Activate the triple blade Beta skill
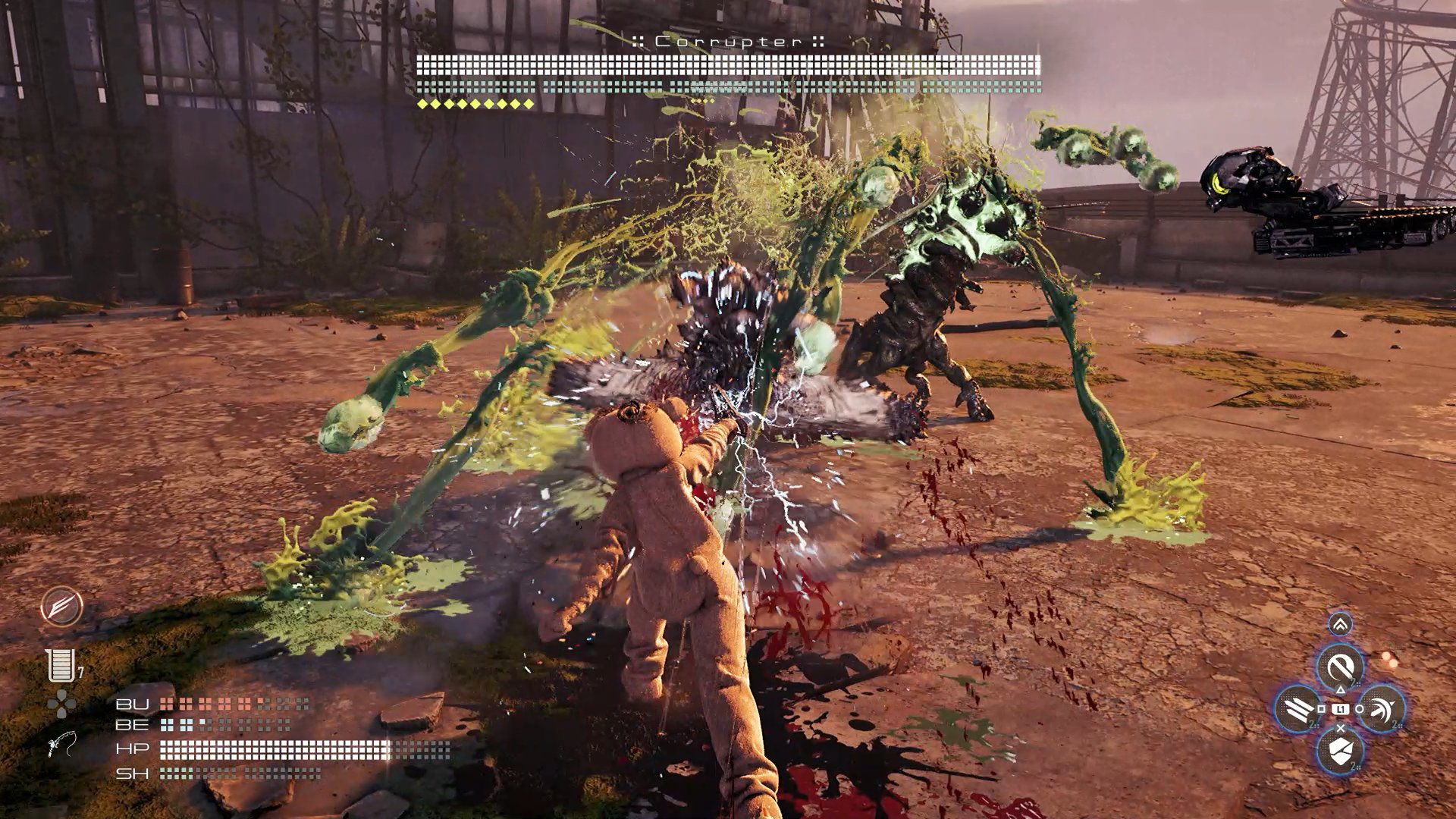This screenshot has width=1456, height=819. 1297,710
